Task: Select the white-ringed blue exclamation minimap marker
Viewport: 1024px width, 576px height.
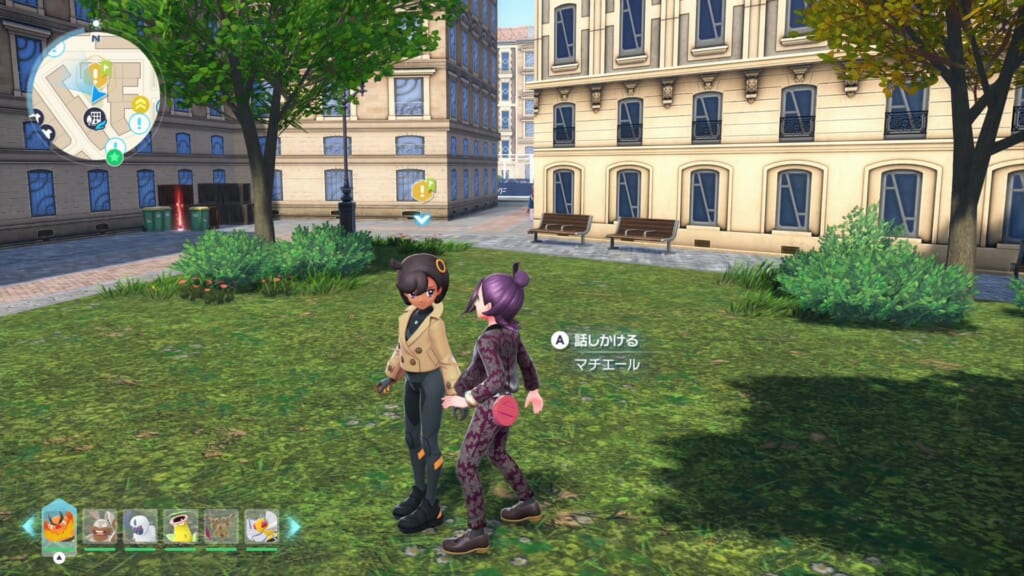Action: click(139, 123)
